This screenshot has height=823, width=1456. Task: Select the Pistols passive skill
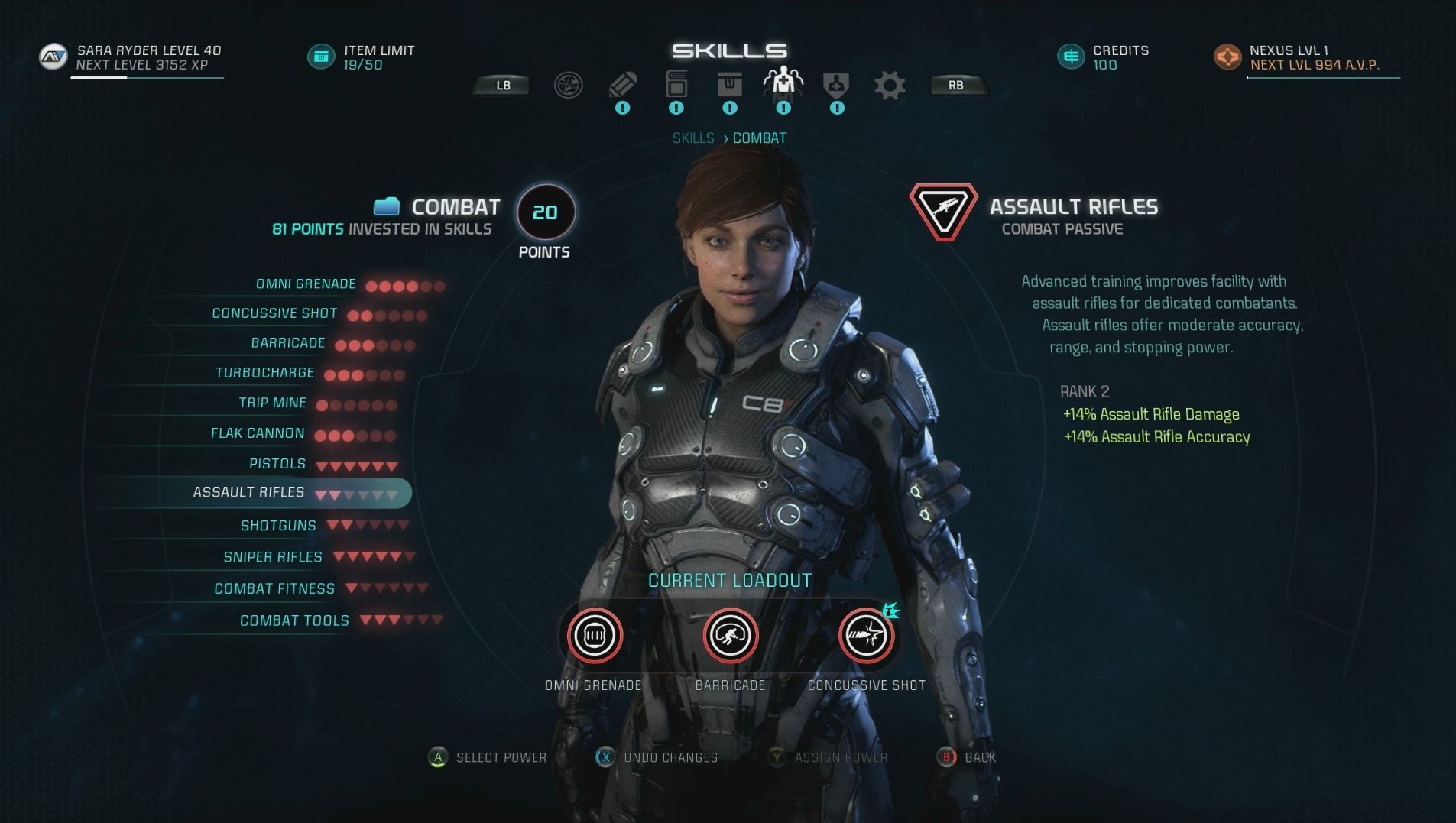pyautogui.click(x=277, y=464)
